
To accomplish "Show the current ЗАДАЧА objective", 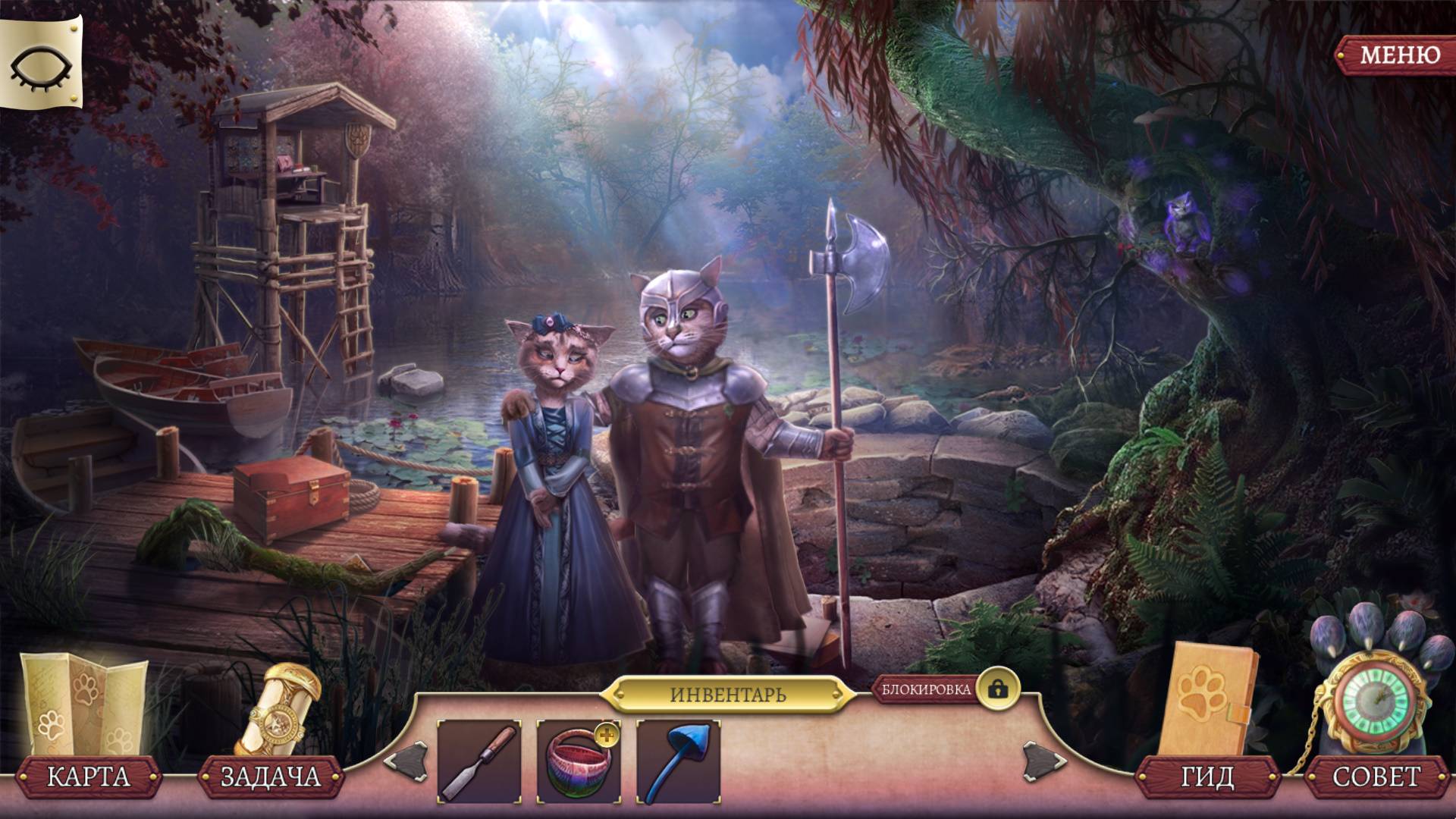I will pos(270,777).
